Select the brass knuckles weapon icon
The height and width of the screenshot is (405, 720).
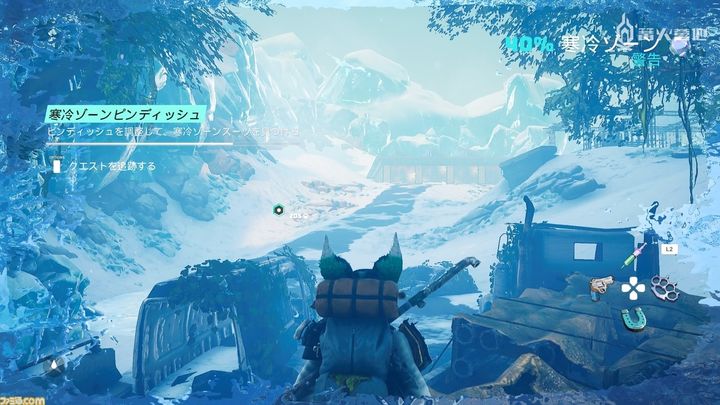point(662,286)
